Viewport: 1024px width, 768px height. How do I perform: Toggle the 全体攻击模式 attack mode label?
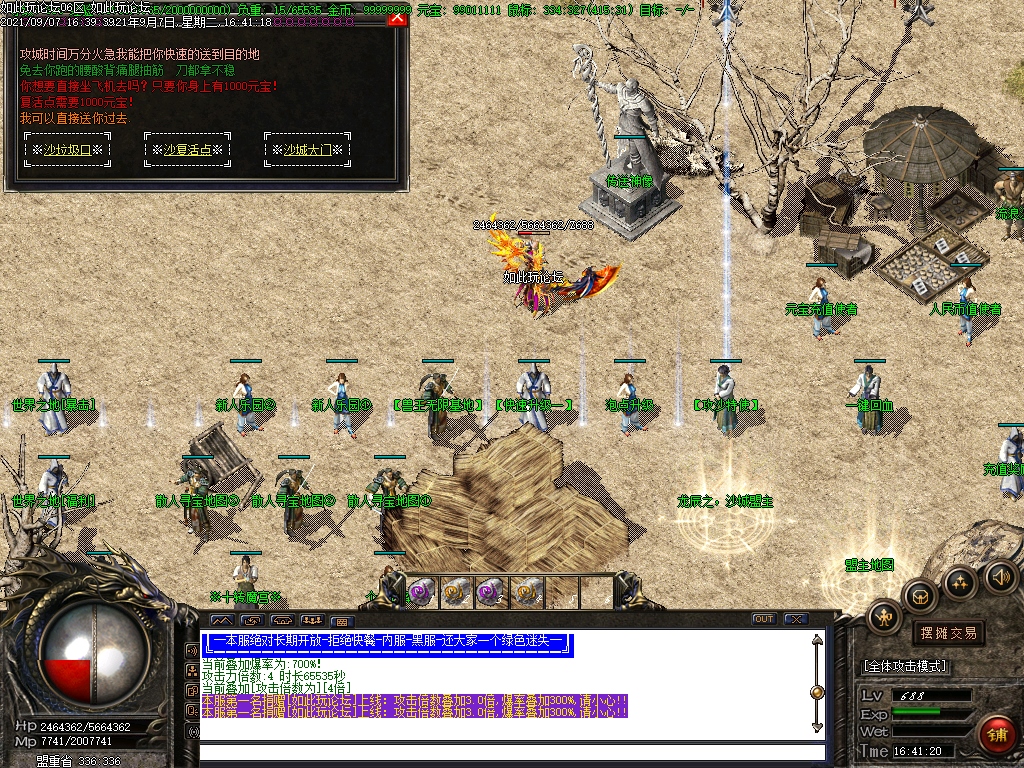905,666
